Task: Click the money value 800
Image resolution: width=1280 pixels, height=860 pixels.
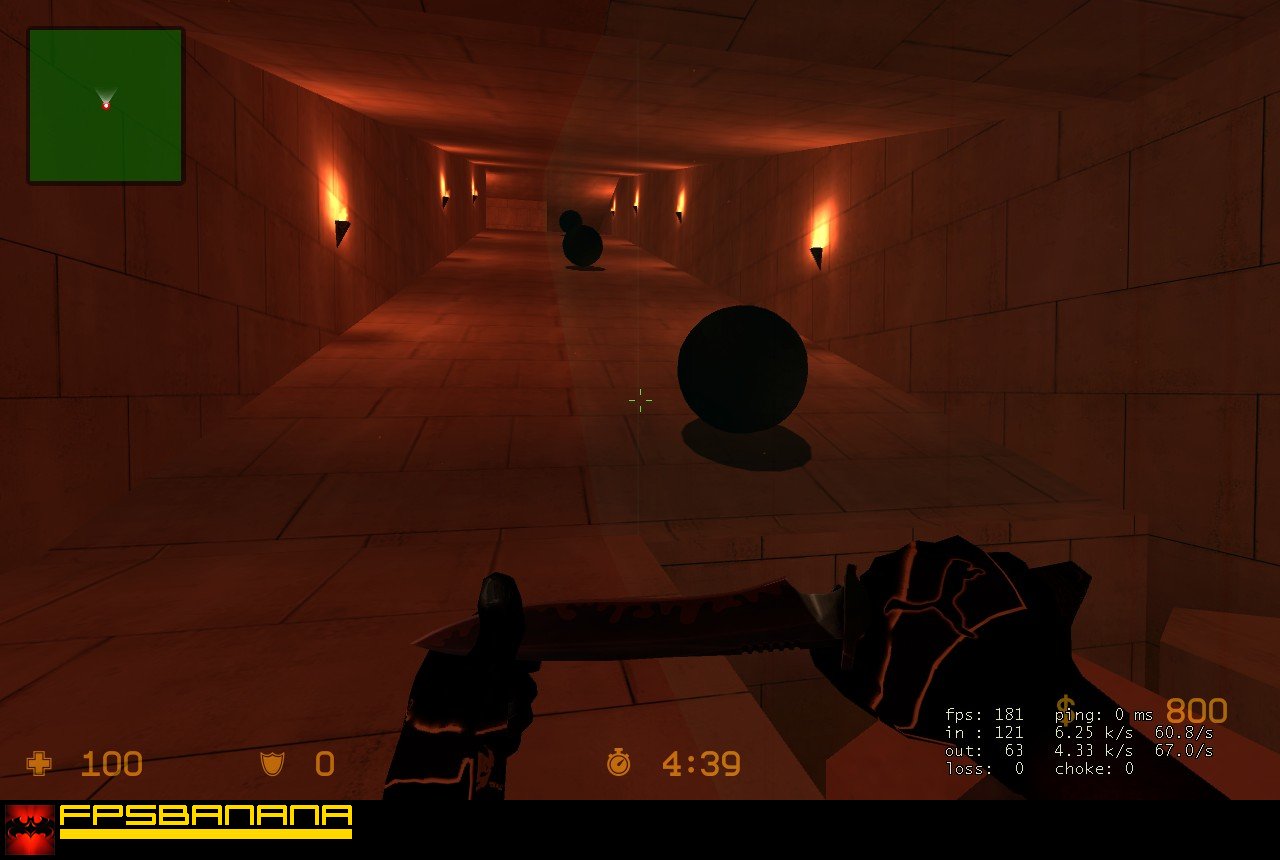Action: [1199, 711]
